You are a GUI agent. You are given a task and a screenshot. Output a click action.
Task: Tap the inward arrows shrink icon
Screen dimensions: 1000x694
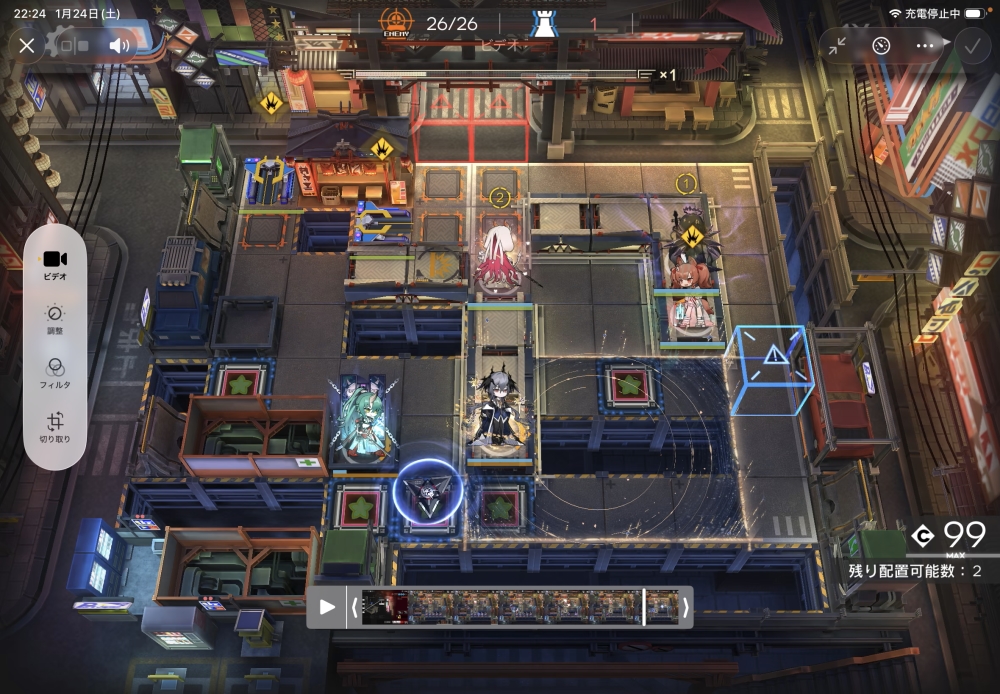[x=837, y=45]
